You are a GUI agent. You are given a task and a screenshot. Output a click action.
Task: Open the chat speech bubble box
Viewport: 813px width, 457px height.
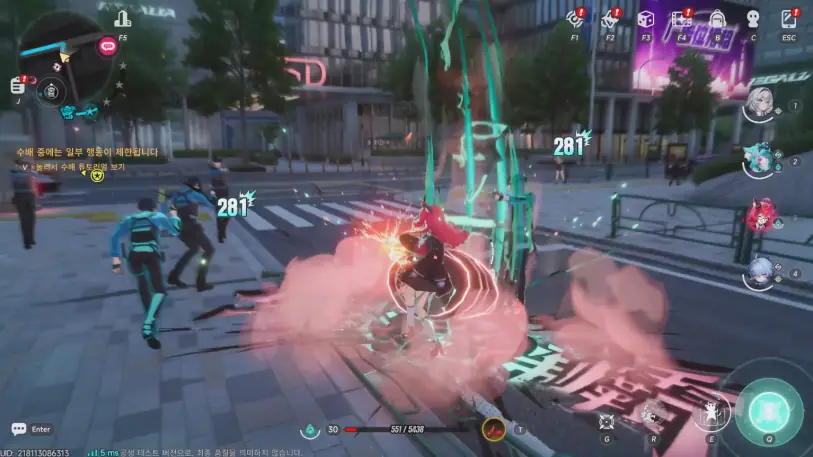tap(20, 429)
